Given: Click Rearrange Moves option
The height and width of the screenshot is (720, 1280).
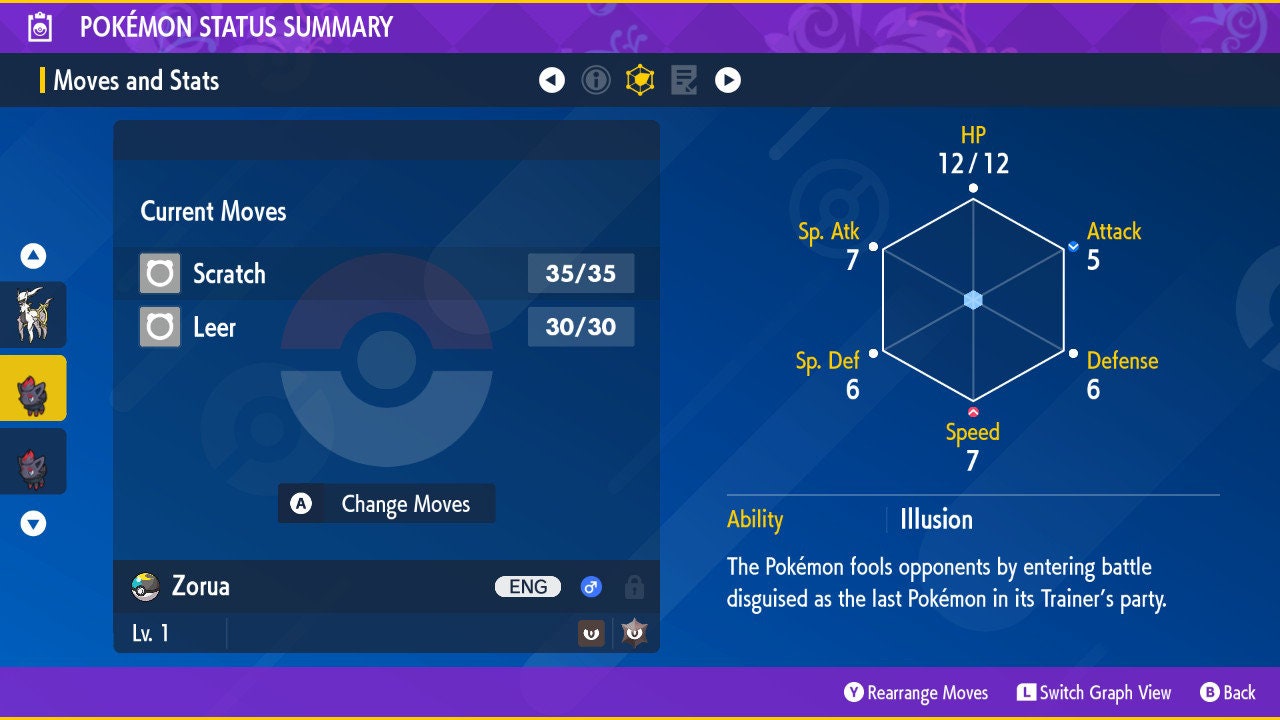Looking at the screenshot, I should [x=916, y=693].
